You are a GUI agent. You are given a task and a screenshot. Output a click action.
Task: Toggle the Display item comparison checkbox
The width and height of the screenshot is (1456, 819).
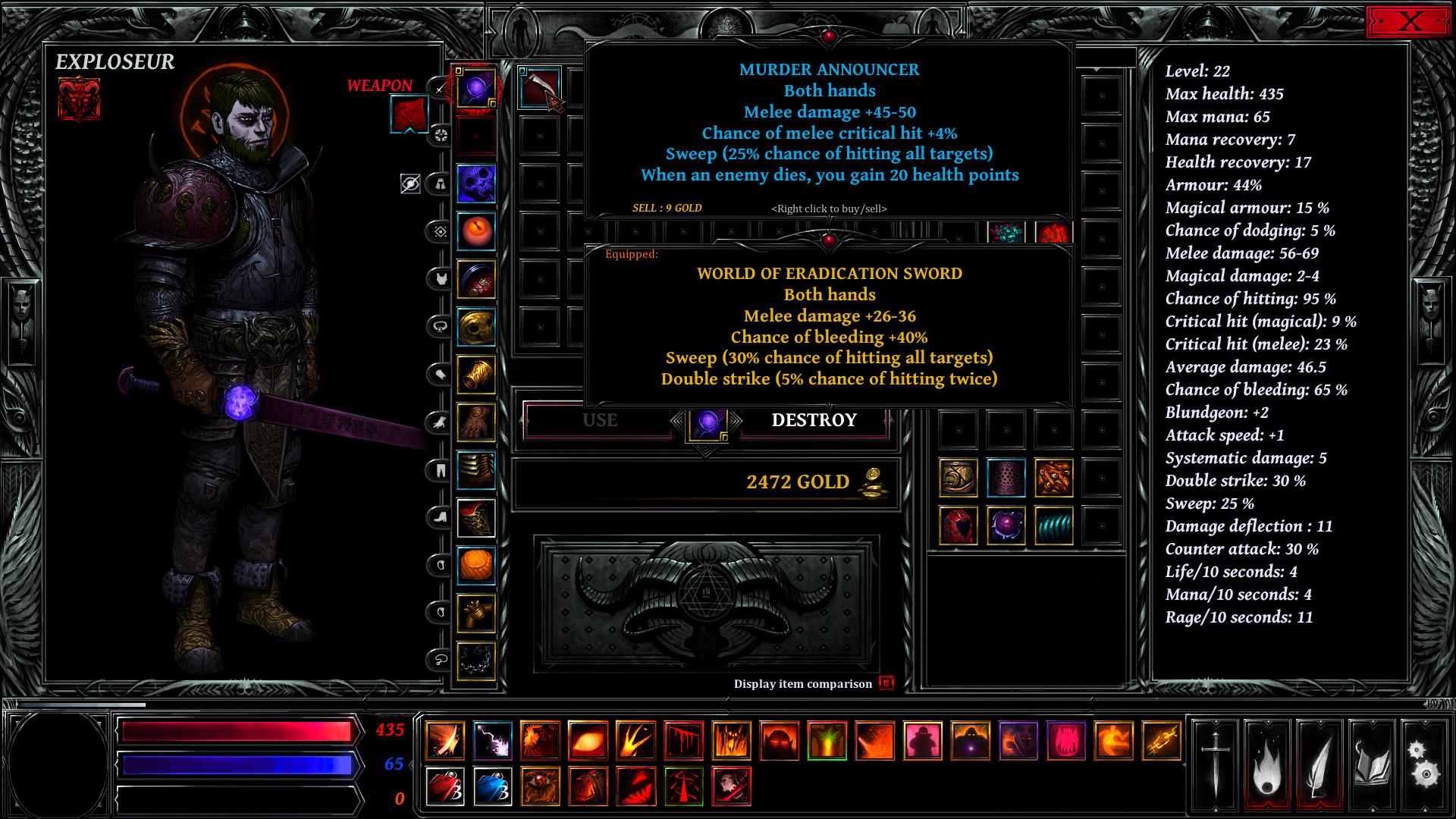(x=886, y=683)
